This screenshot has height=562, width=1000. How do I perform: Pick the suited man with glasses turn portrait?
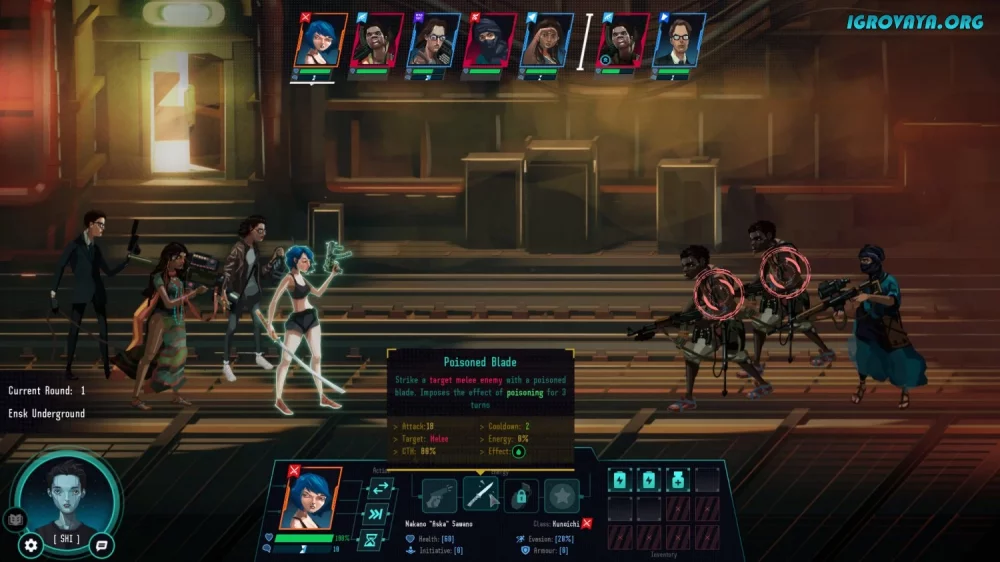pyautogui.click(x=678, y=41)
